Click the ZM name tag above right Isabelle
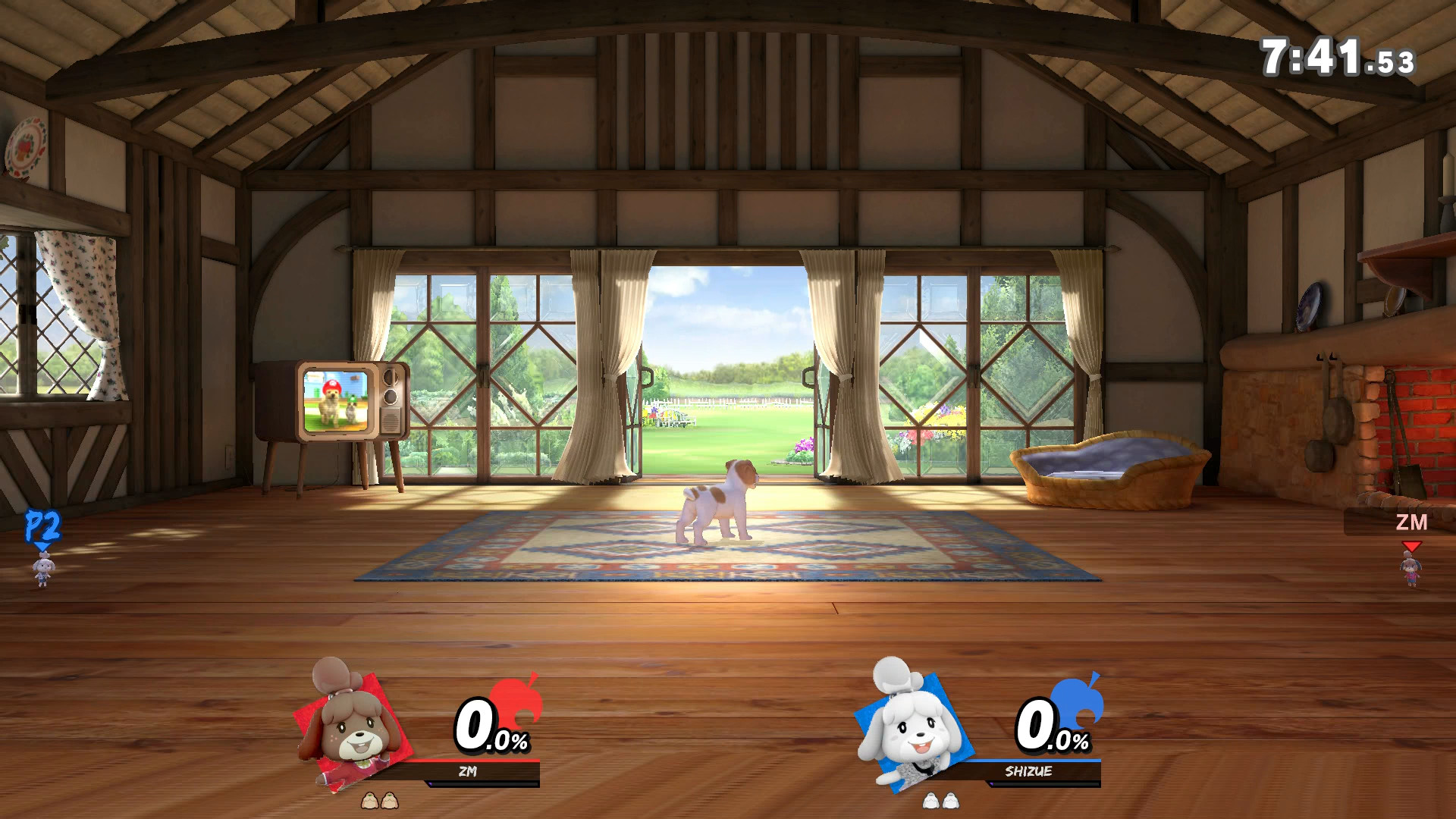Image resolution: width=1456 pixels, height=819 pixels. 1411,522
